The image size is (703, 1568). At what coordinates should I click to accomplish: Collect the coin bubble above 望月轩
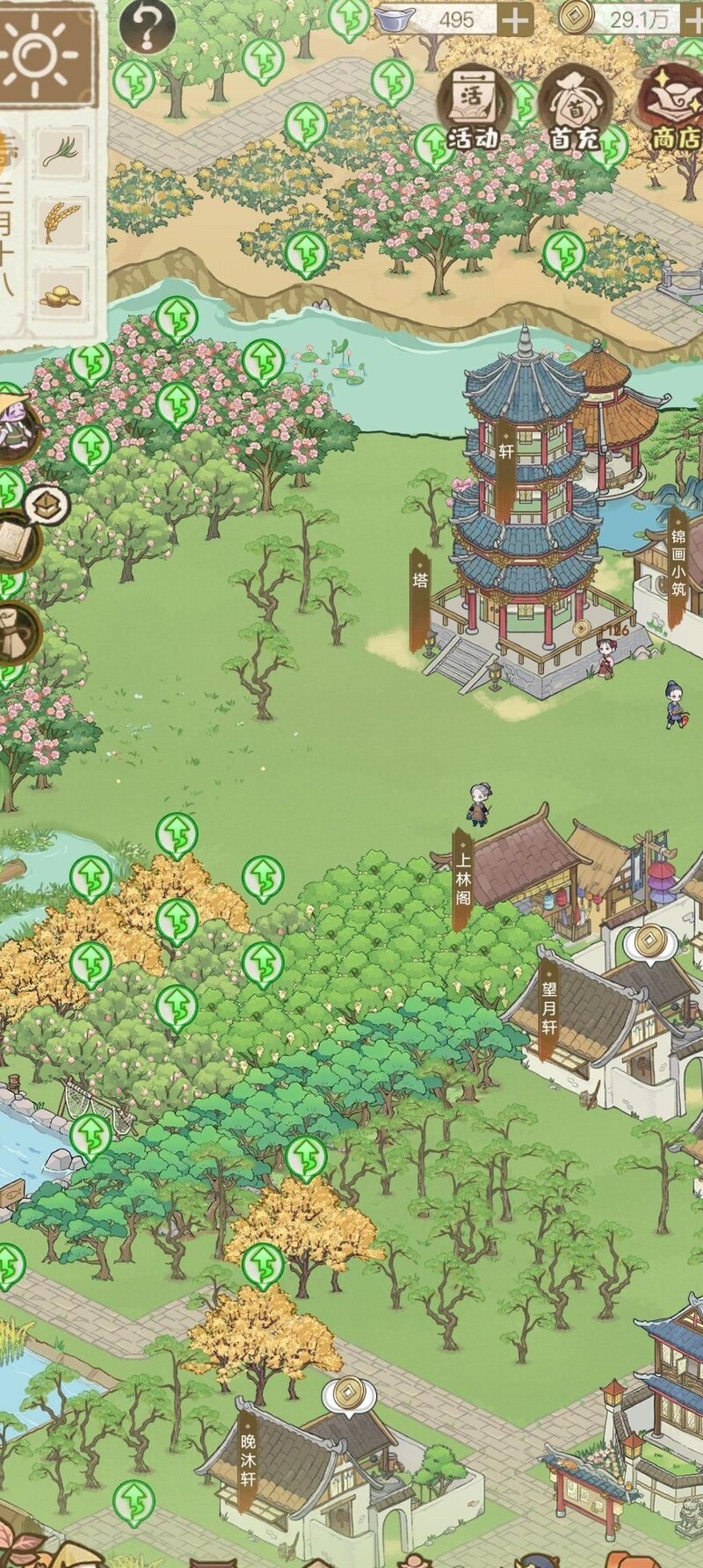click(x=649, y=942)
